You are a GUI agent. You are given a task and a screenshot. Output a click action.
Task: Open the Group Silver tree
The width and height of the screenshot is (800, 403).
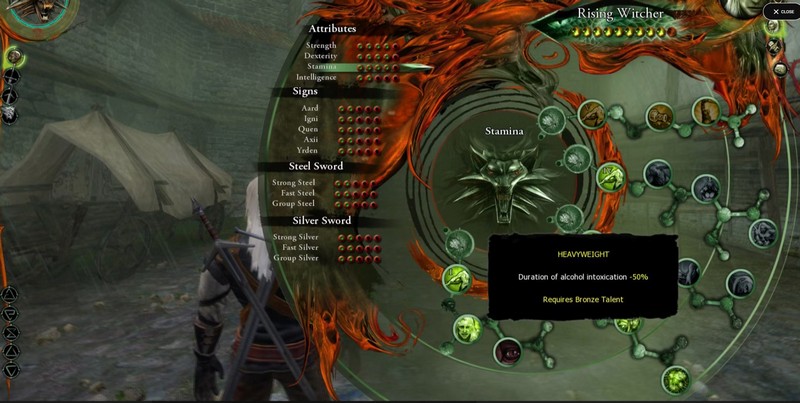pyautogui.click(x=296, y=258)
